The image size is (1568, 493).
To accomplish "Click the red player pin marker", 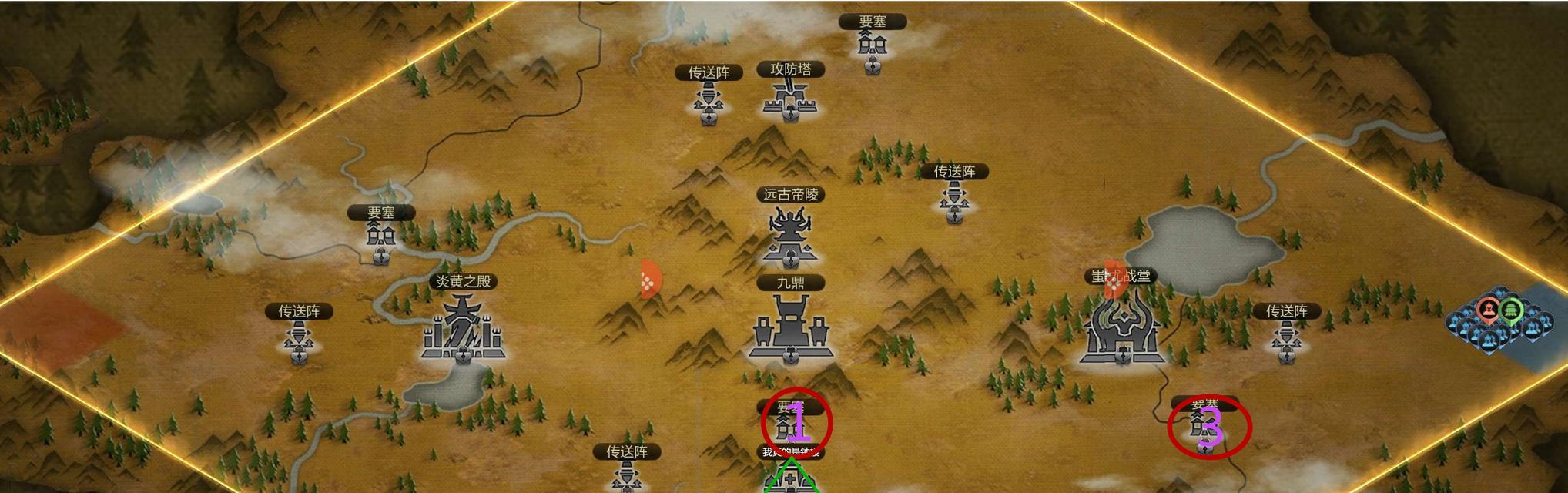I will point(1489,310).
